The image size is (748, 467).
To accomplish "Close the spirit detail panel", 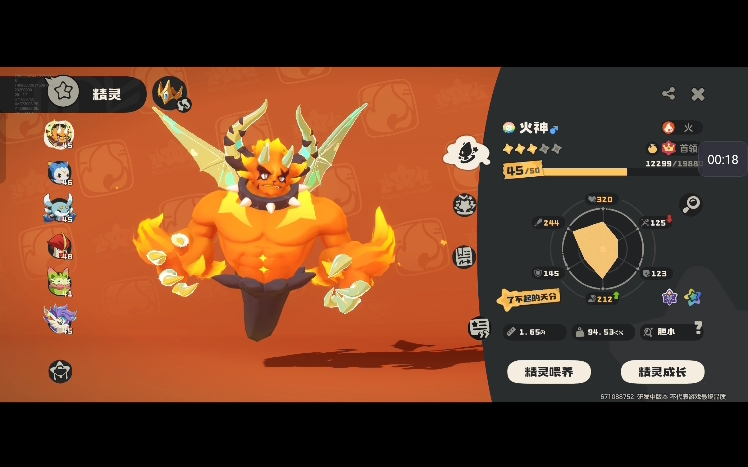I will click(x=698, y=94).
